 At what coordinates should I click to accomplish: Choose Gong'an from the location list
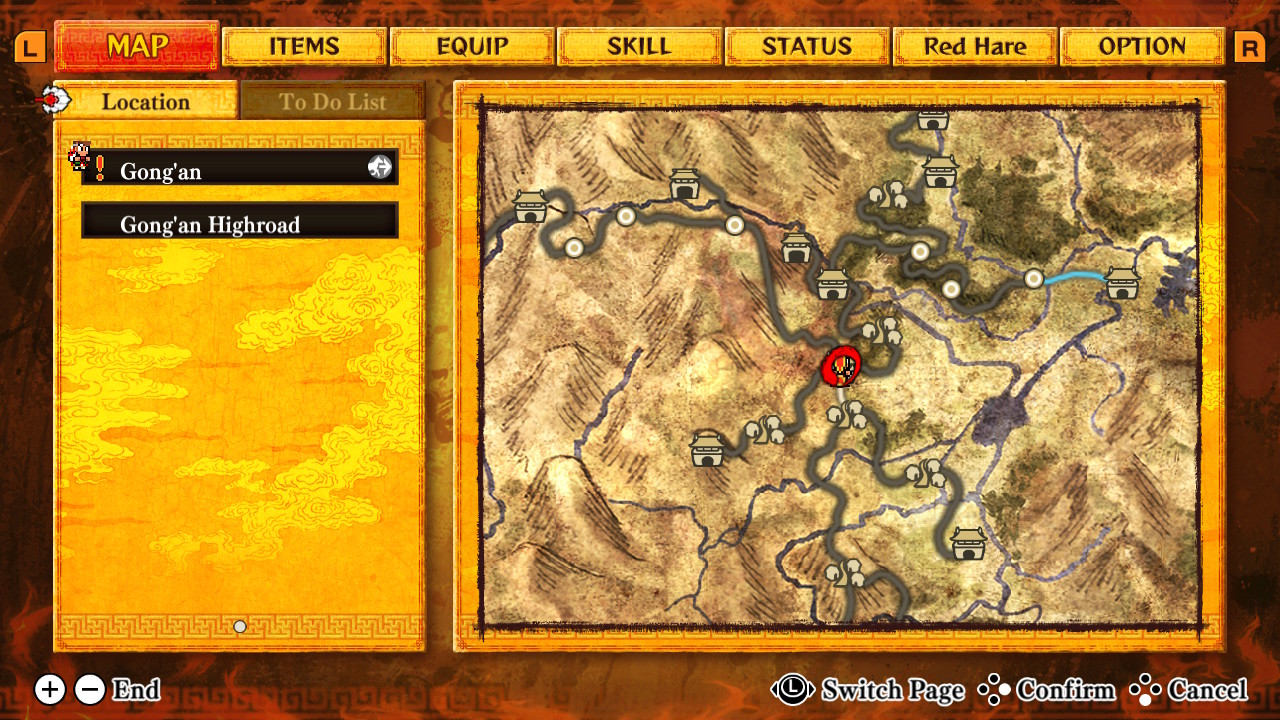[240, 171]
